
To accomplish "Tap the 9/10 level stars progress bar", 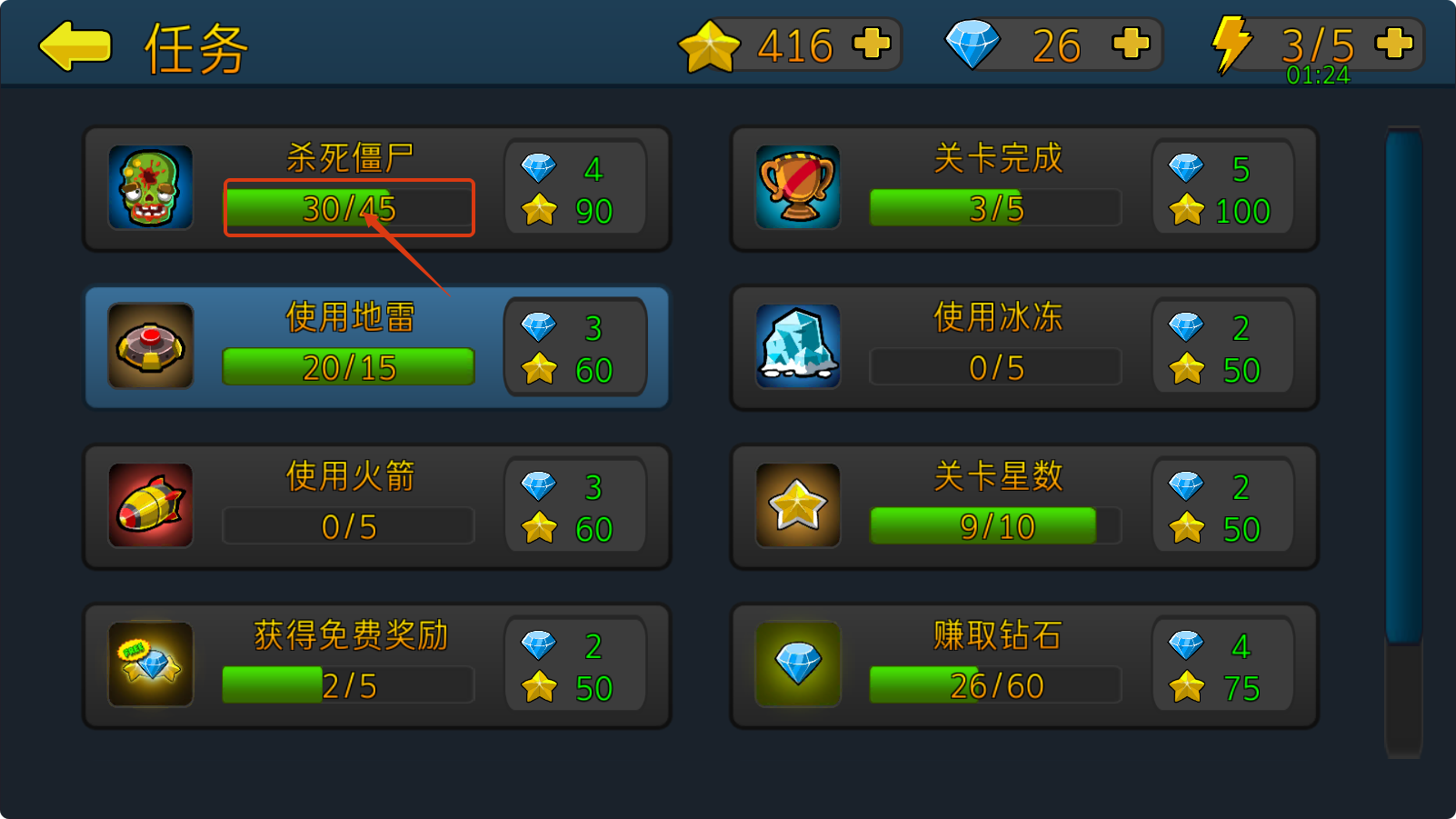I will click(983, 525).
